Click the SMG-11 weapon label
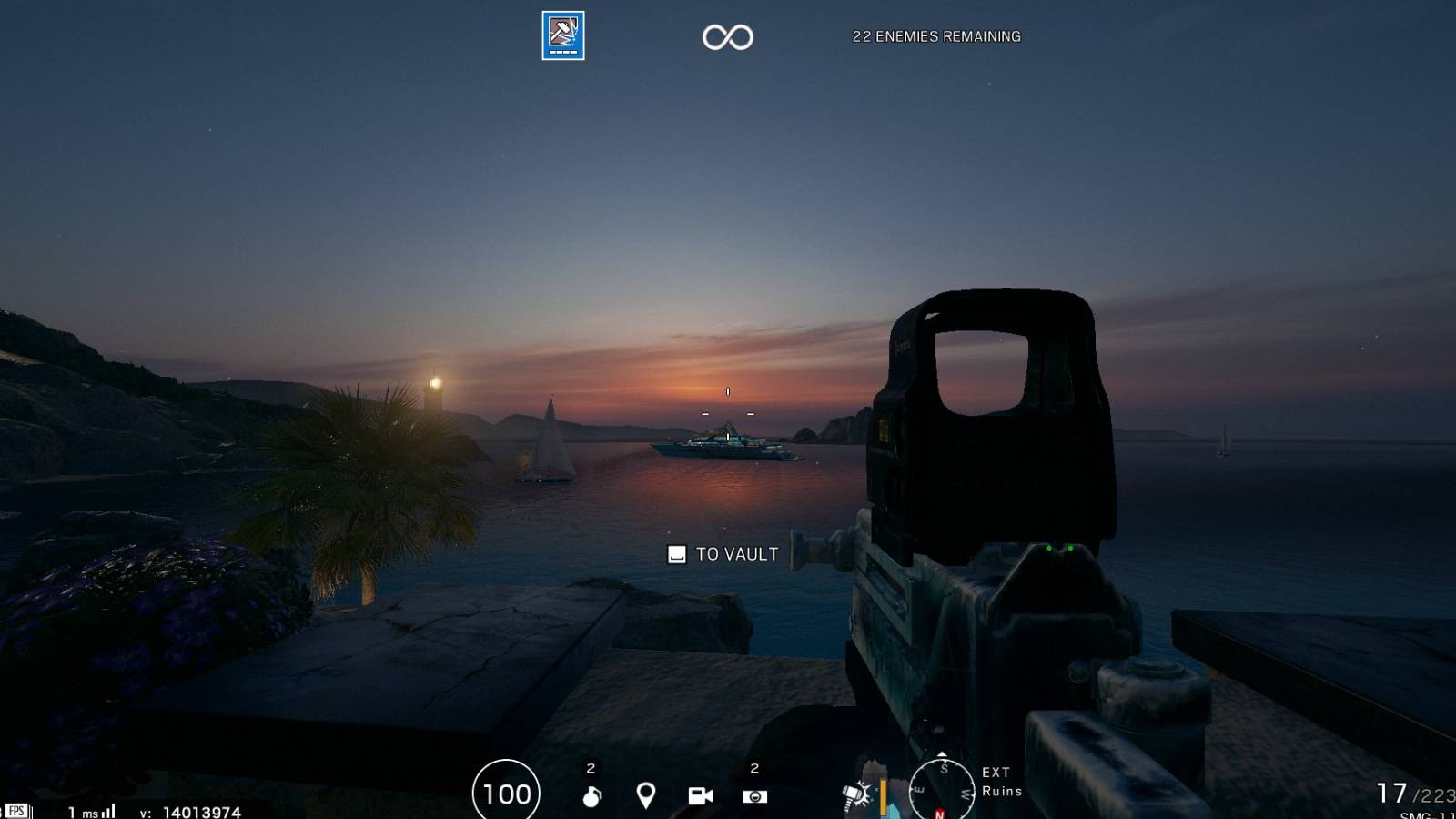1456x819 pixels. coord(1427,814)
